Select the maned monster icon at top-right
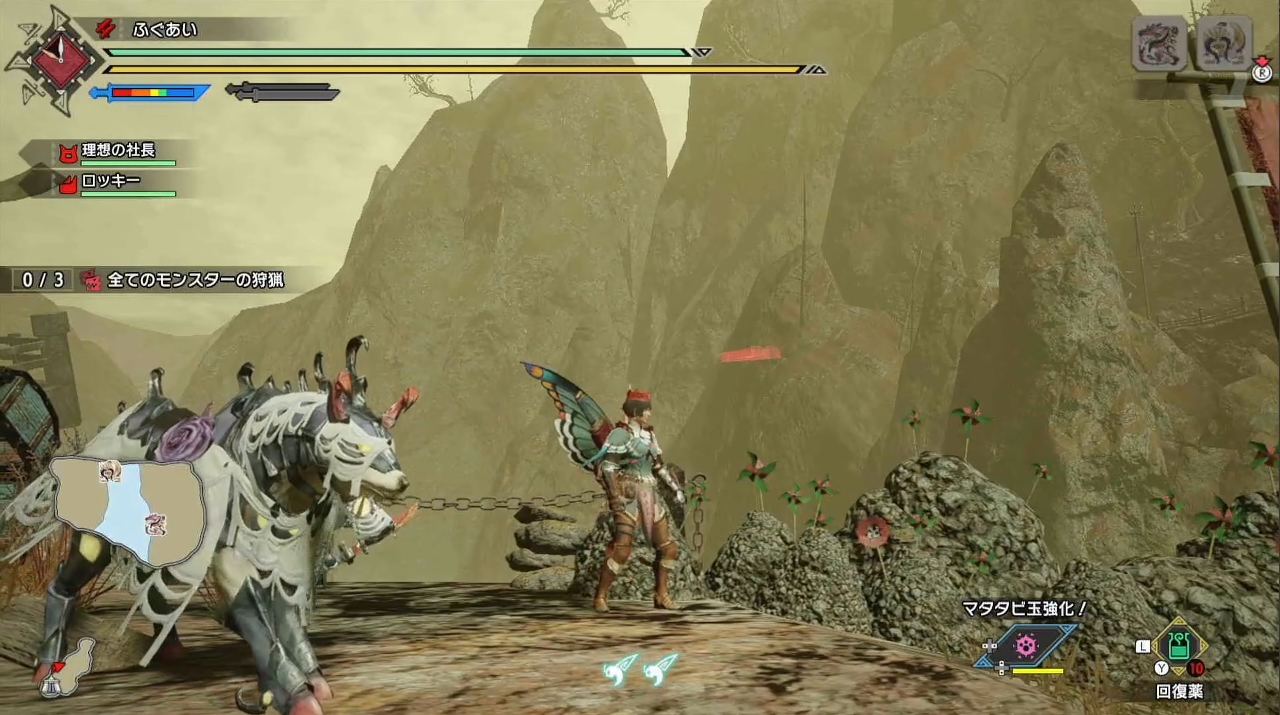This screenshot has height=715, width=1280. (x=1225, y=43)
